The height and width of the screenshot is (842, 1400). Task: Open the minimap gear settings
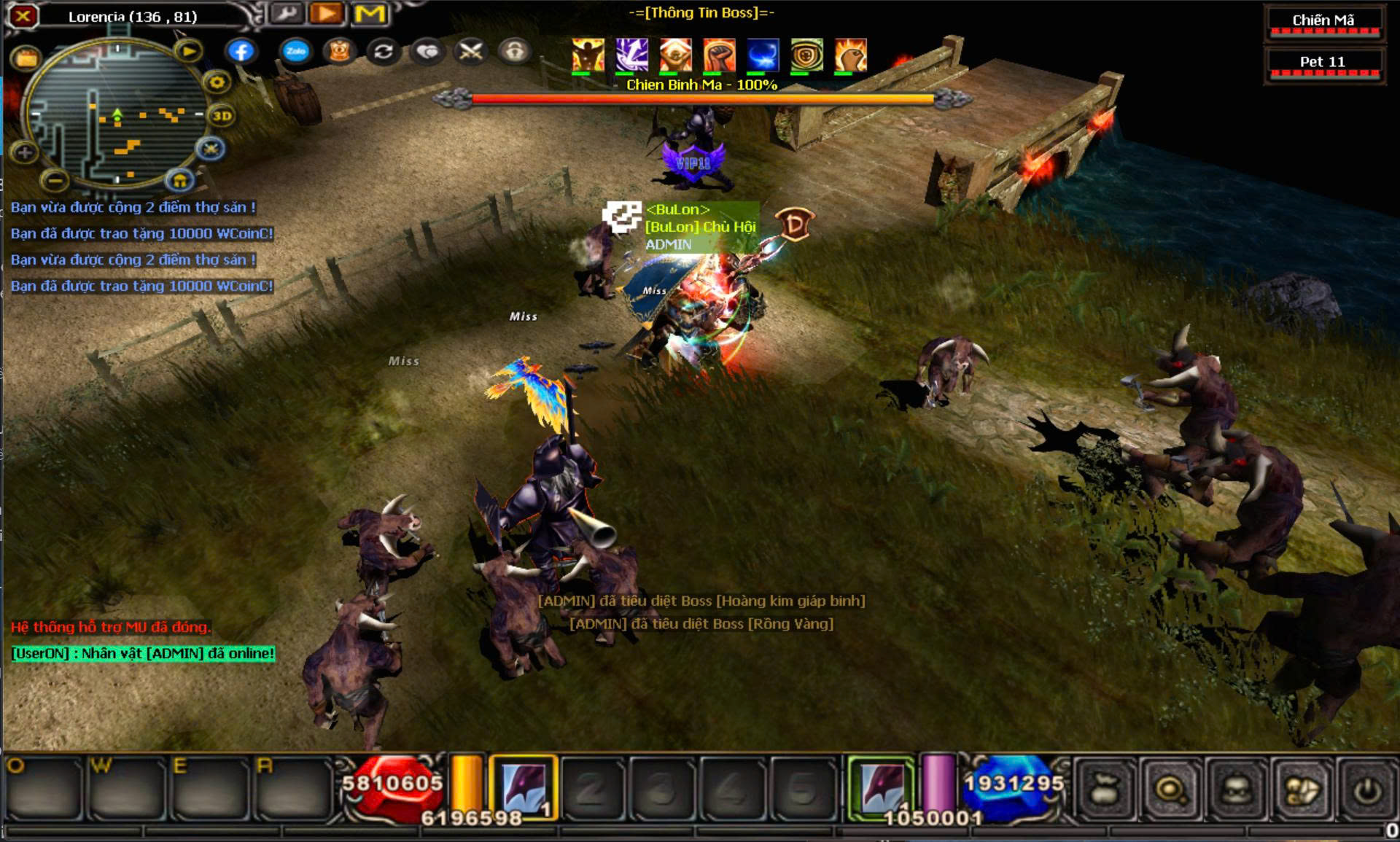click(217, 82)
